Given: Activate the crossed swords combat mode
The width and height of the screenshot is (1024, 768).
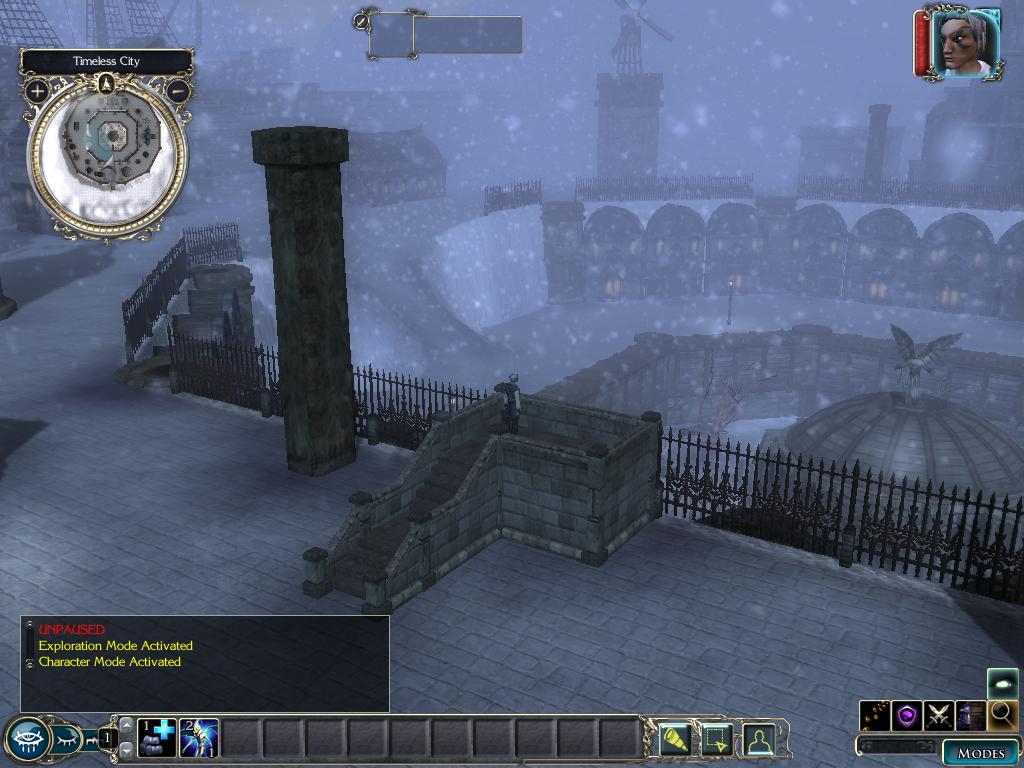Looking at the screenshot, I should tap(938, 714).
